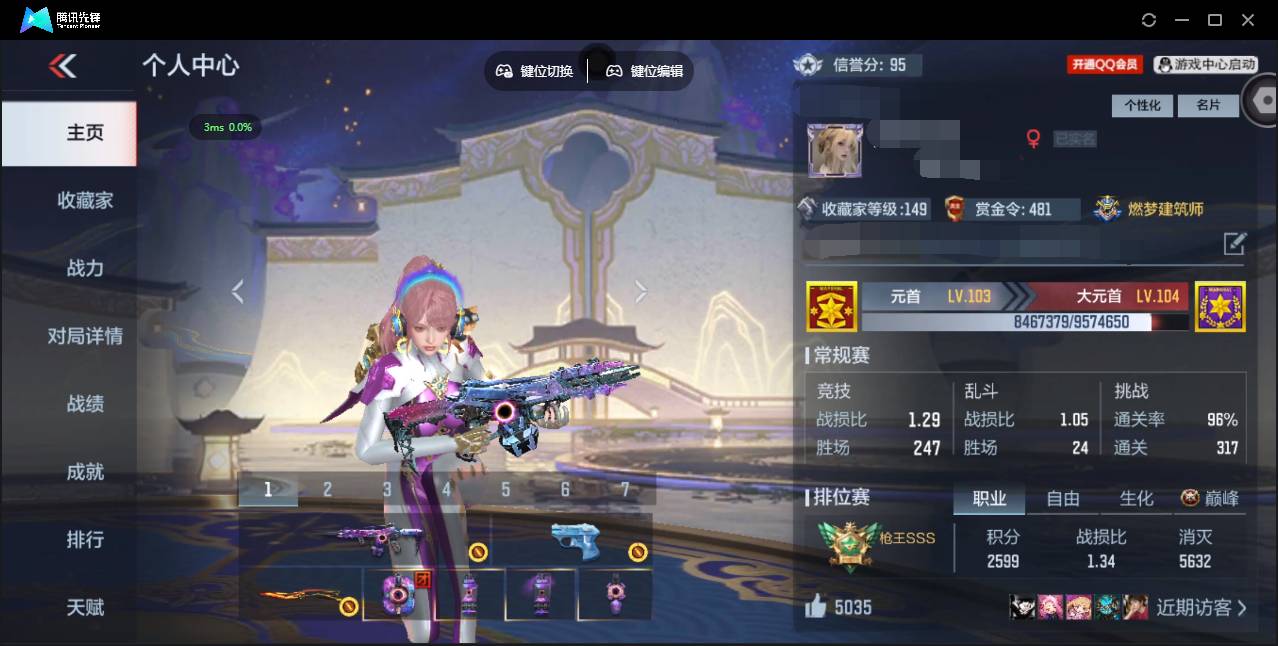1278x646 pixels.
Task: Show the 排行 rankings page
Action: [85, 539]
